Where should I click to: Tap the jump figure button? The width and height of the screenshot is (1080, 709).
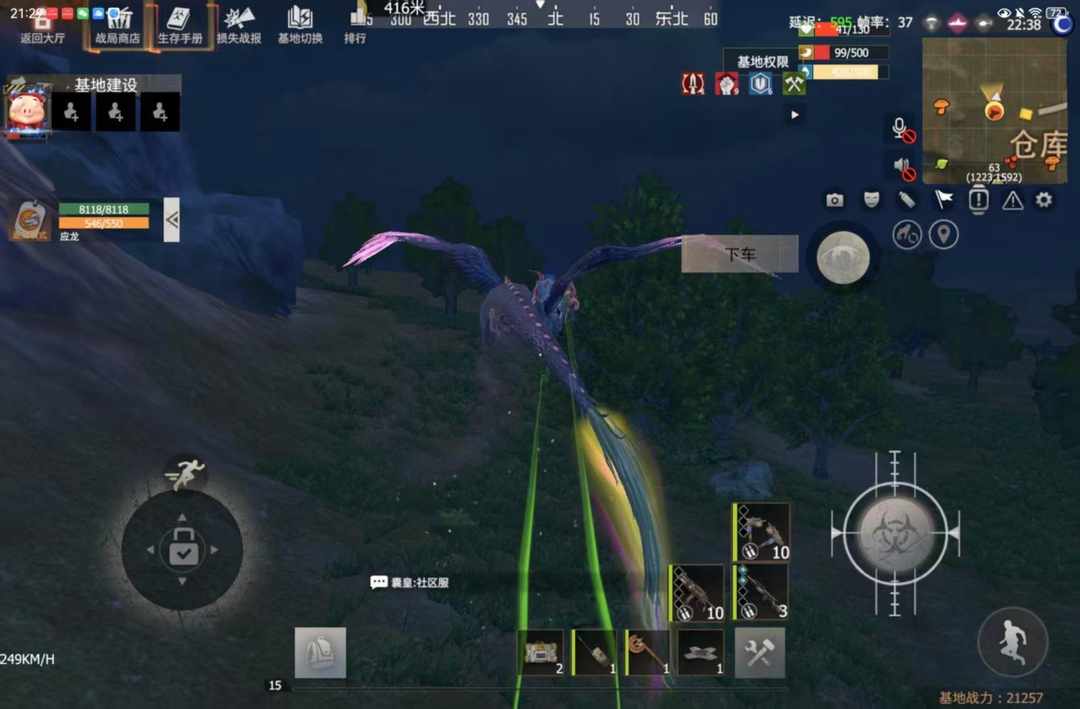point(1012,641)
